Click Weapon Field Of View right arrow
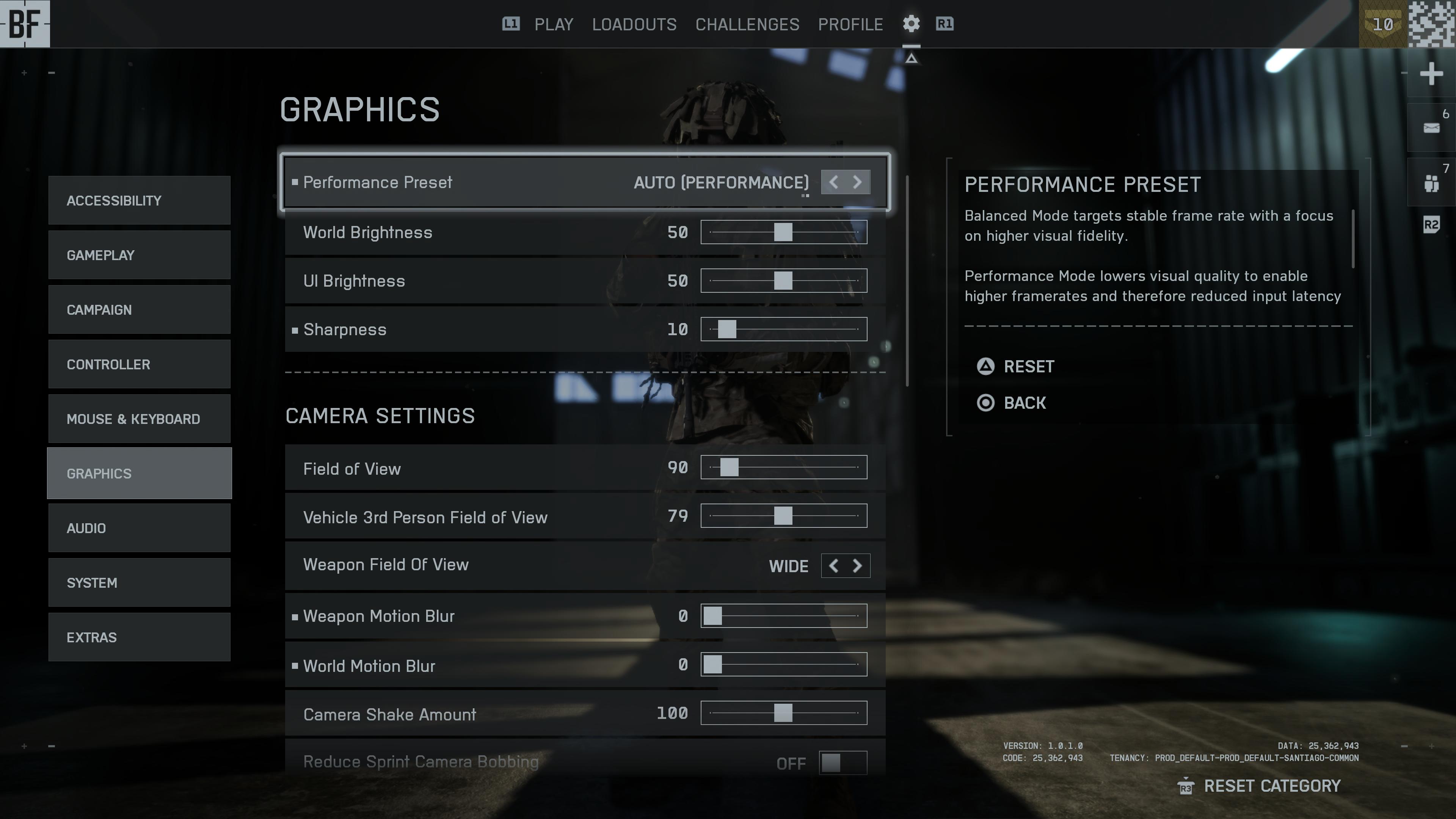 (857, 566)
